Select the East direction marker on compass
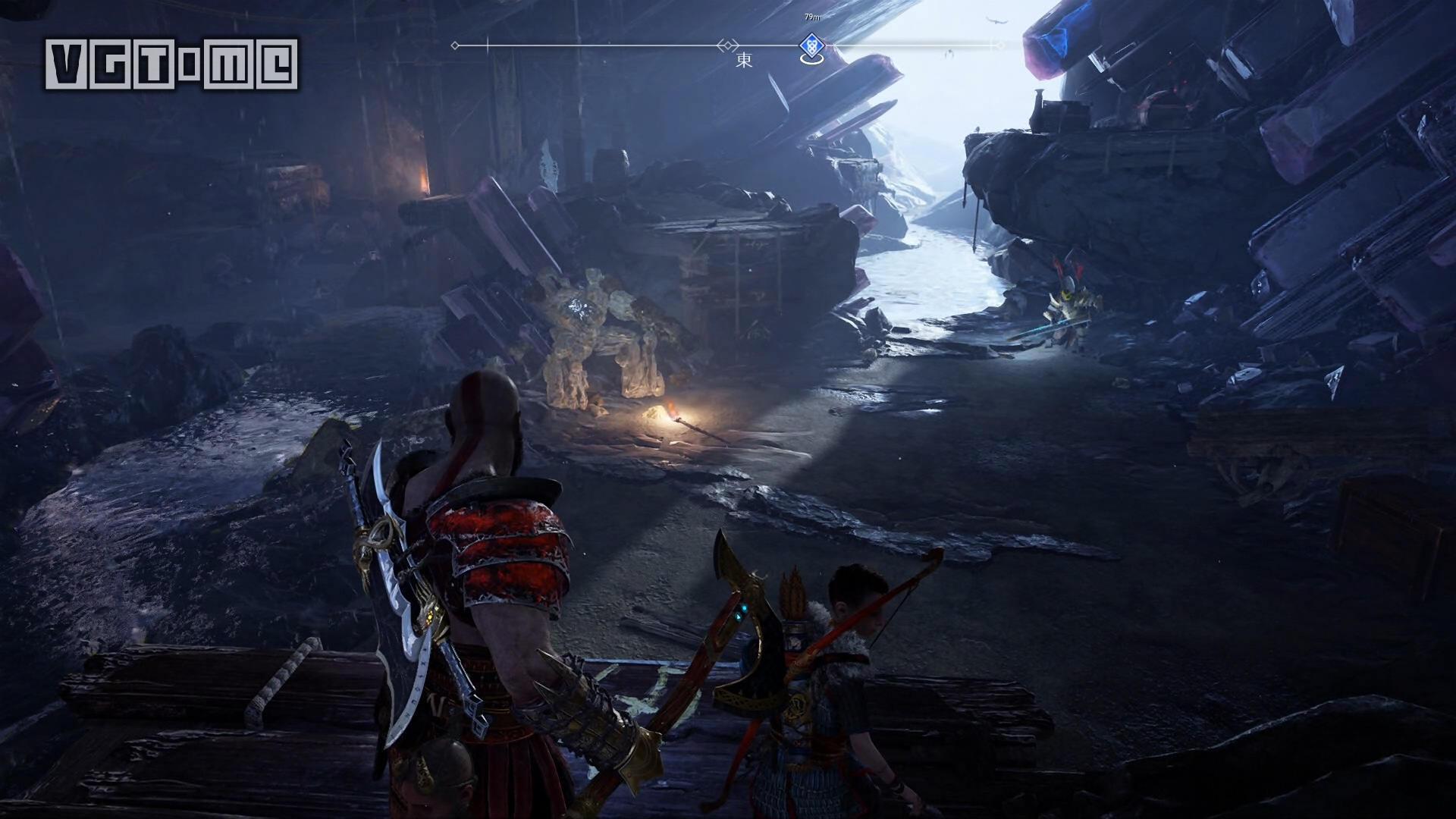1456x819 pixels. tap(744, 61)
